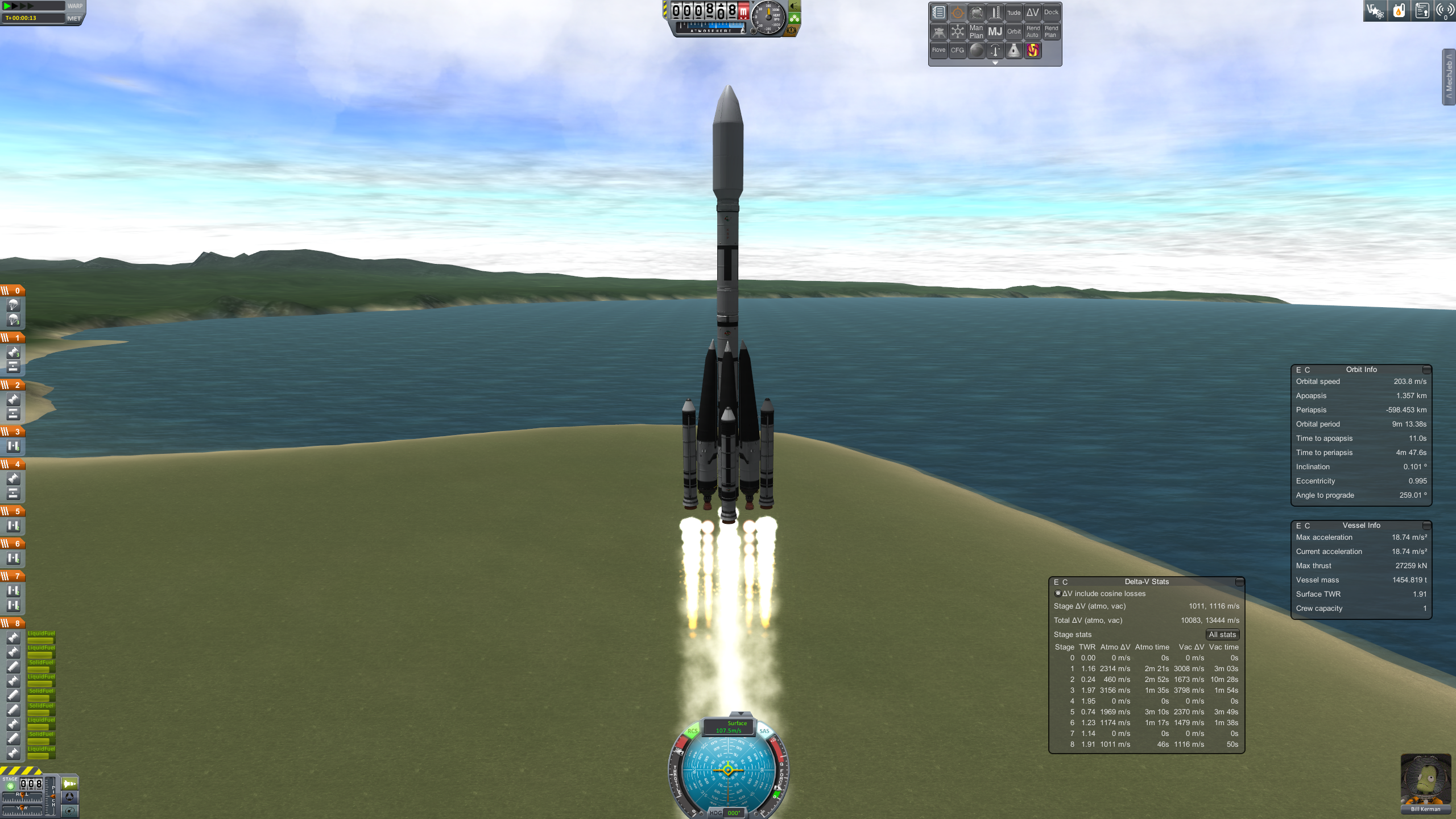1456x819 pixels.
Task: Toggle ΔV include cosine losses
Action: (x=1058, y=593)
